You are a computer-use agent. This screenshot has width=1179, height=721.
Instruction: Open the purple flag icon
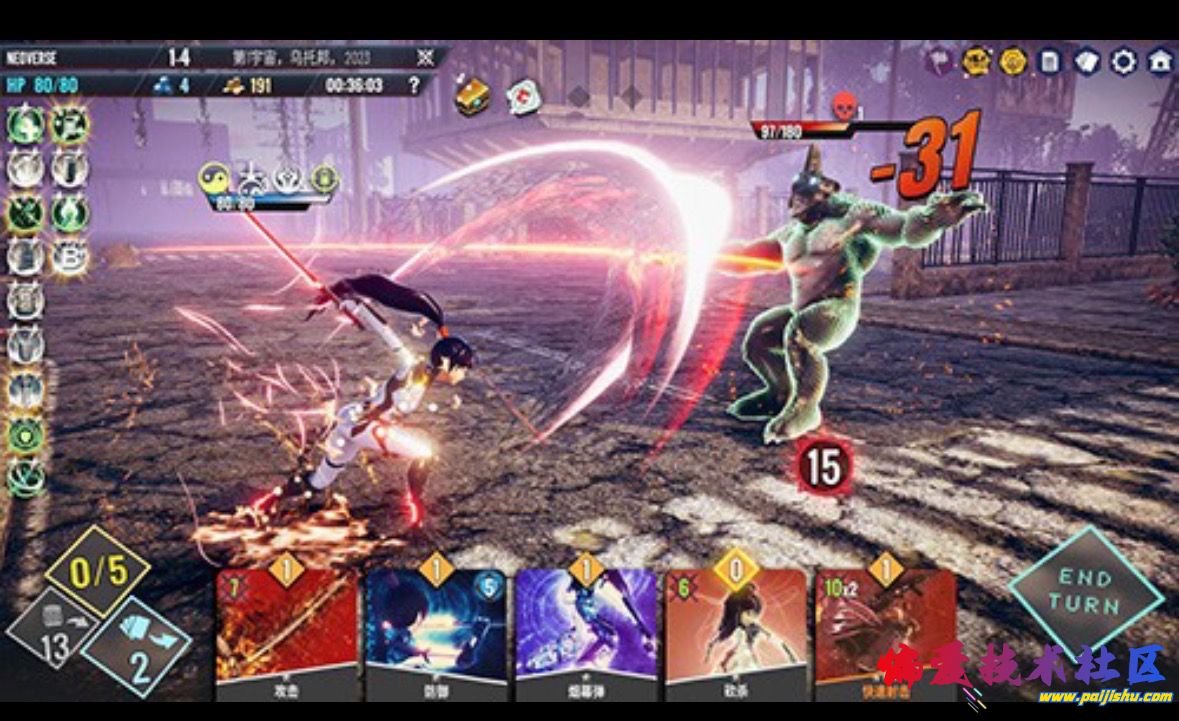click(939, 60)
